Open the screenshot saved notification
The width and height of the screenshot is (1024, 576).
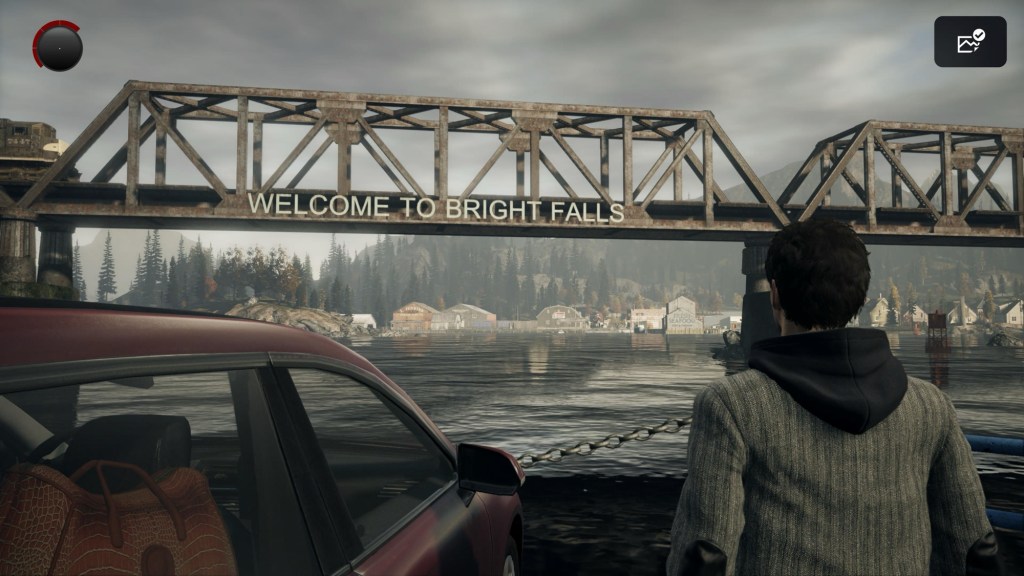[970, 42]
